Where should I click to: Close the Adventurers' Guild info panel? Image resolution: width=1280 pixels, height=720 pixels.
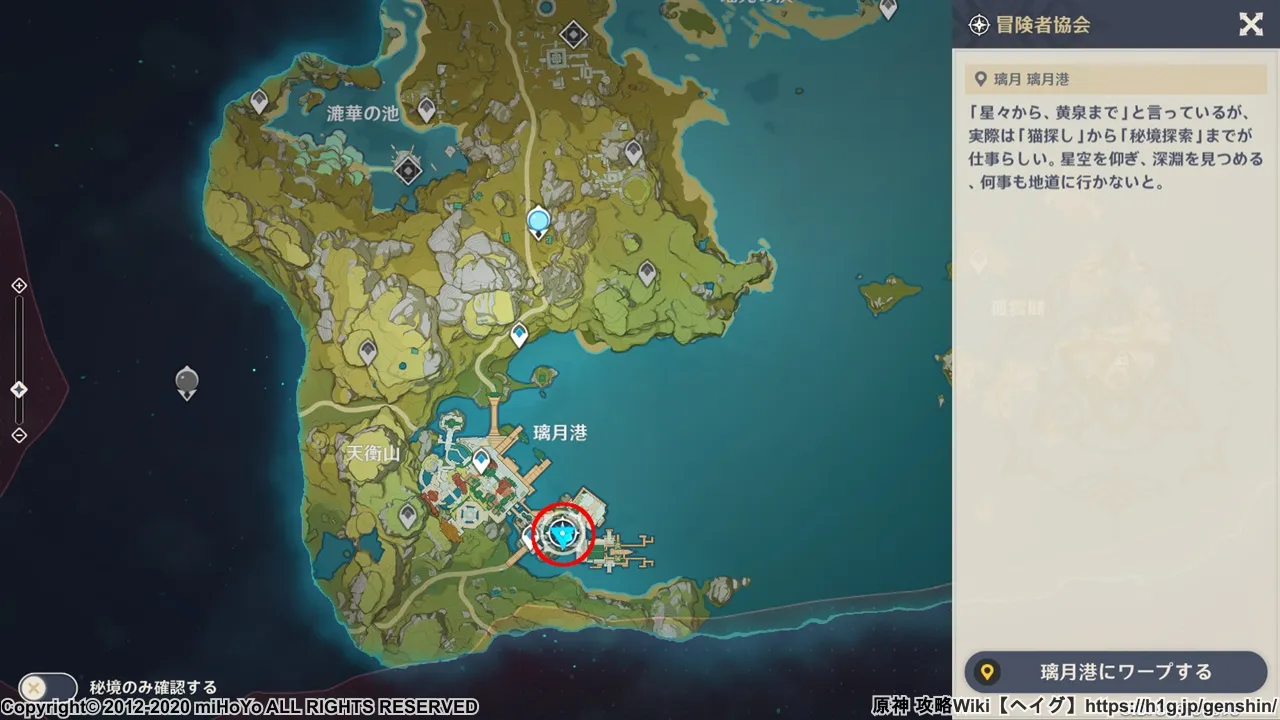coord(1250,25)
